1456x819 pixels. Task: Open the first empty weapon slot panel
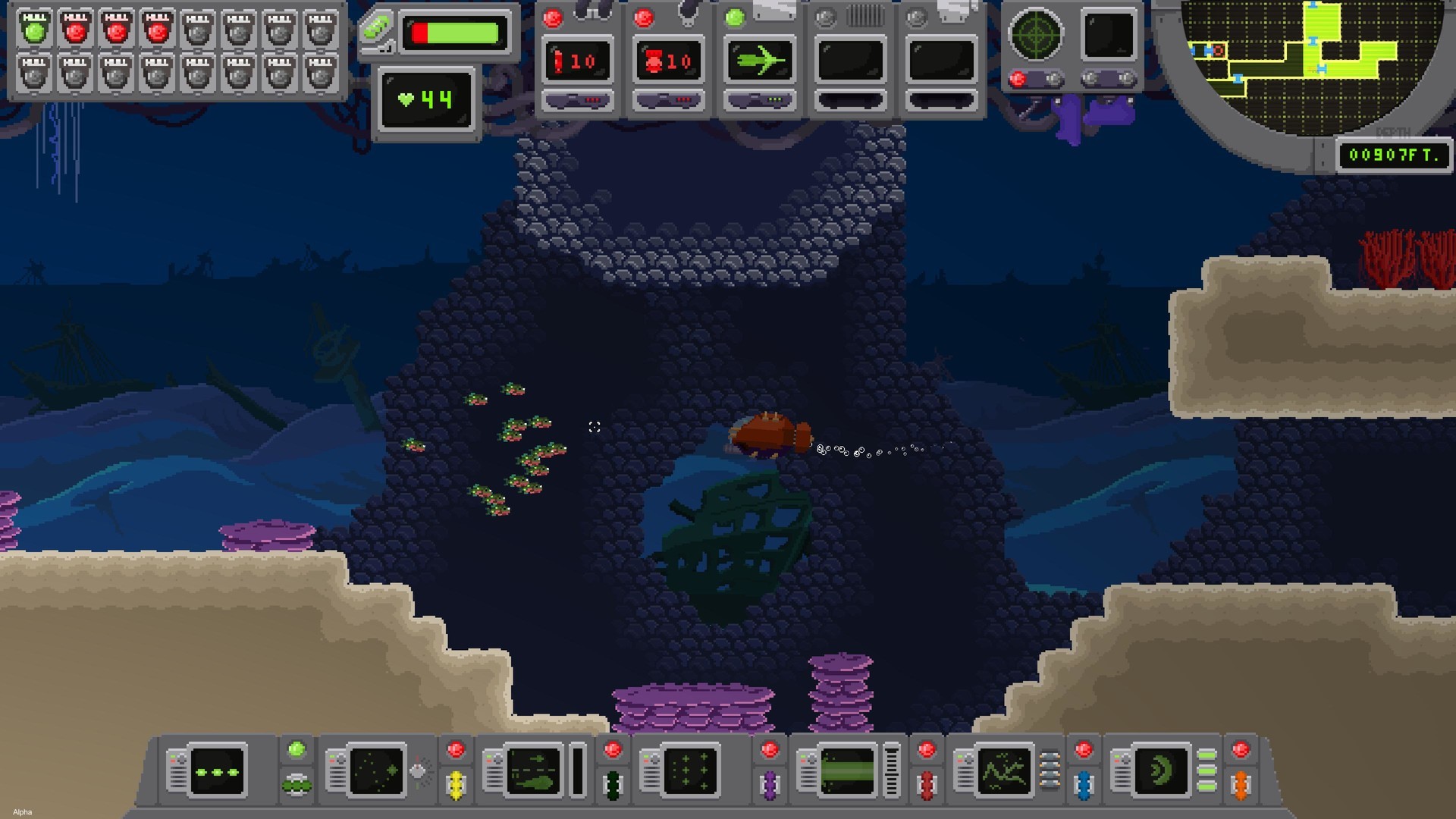coord(850,61)
